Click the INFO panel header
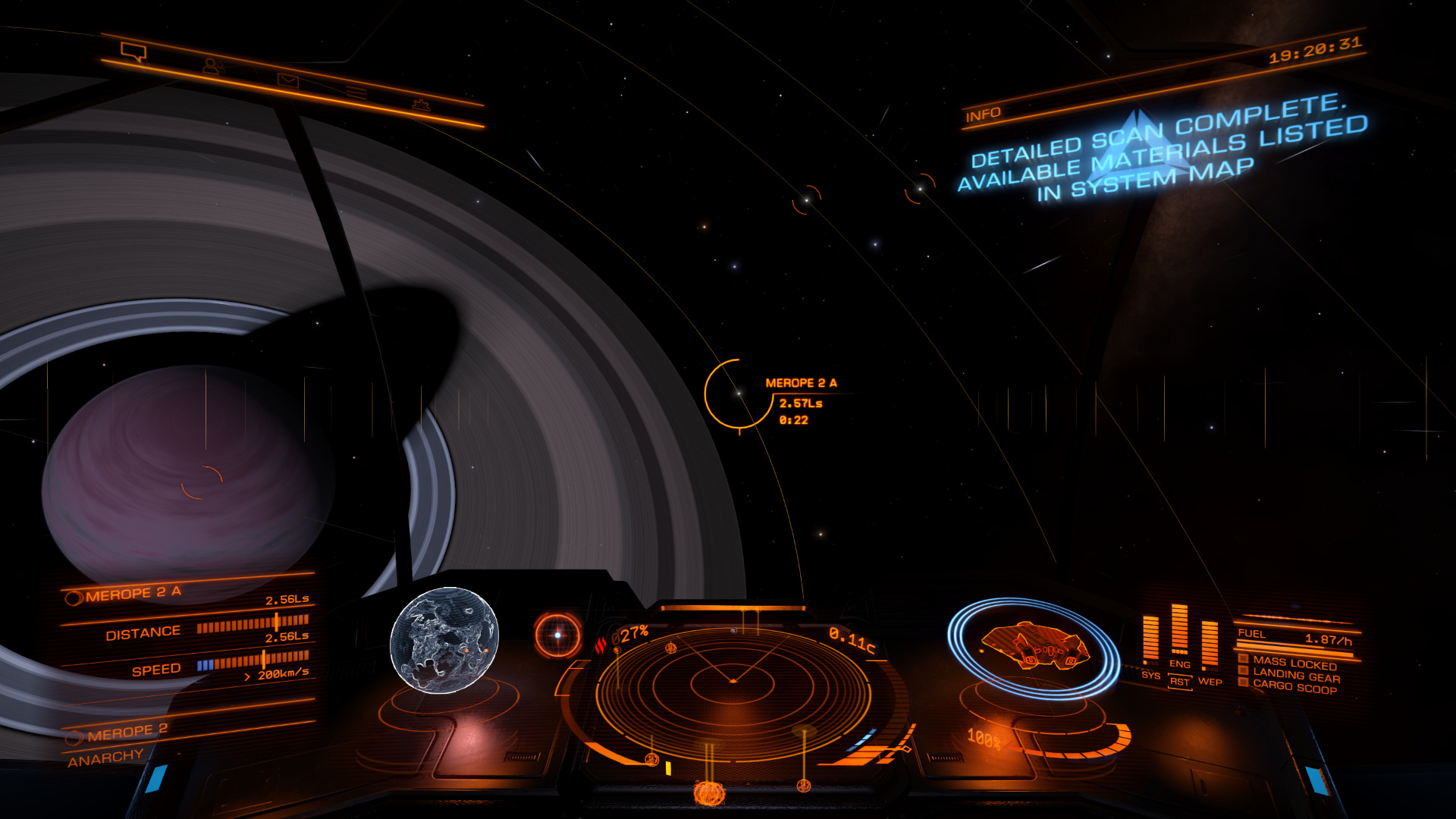 (983, 115)
